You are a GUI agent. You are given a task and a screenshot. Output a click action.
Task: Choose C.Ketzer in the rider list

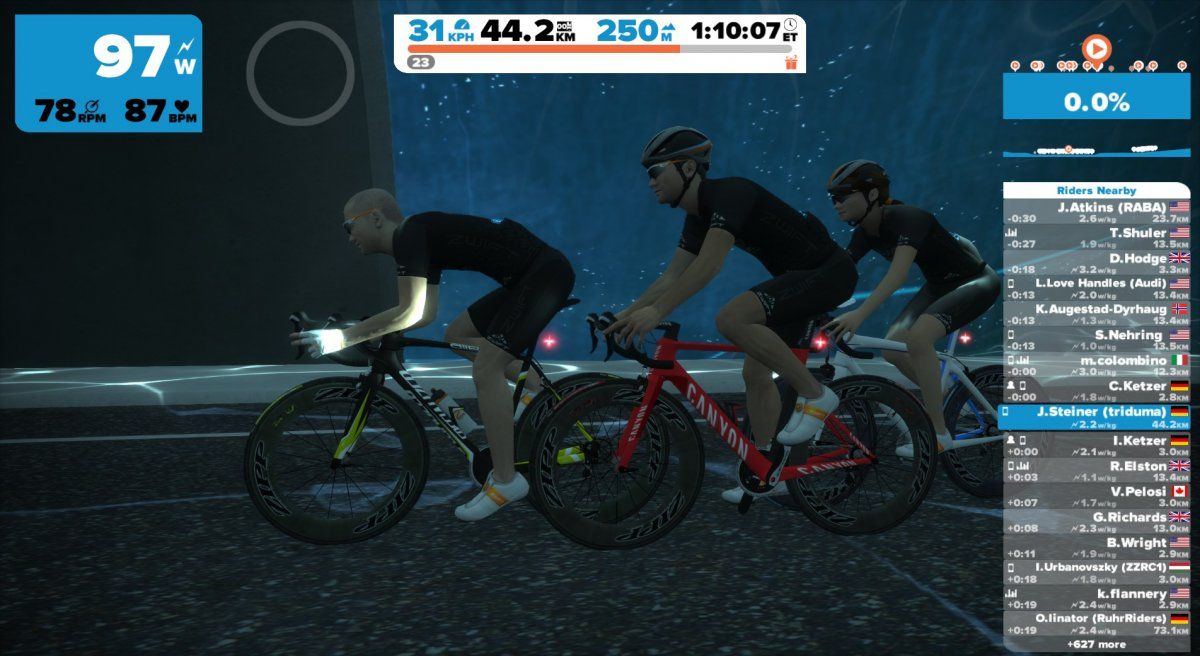(1097, 391)
